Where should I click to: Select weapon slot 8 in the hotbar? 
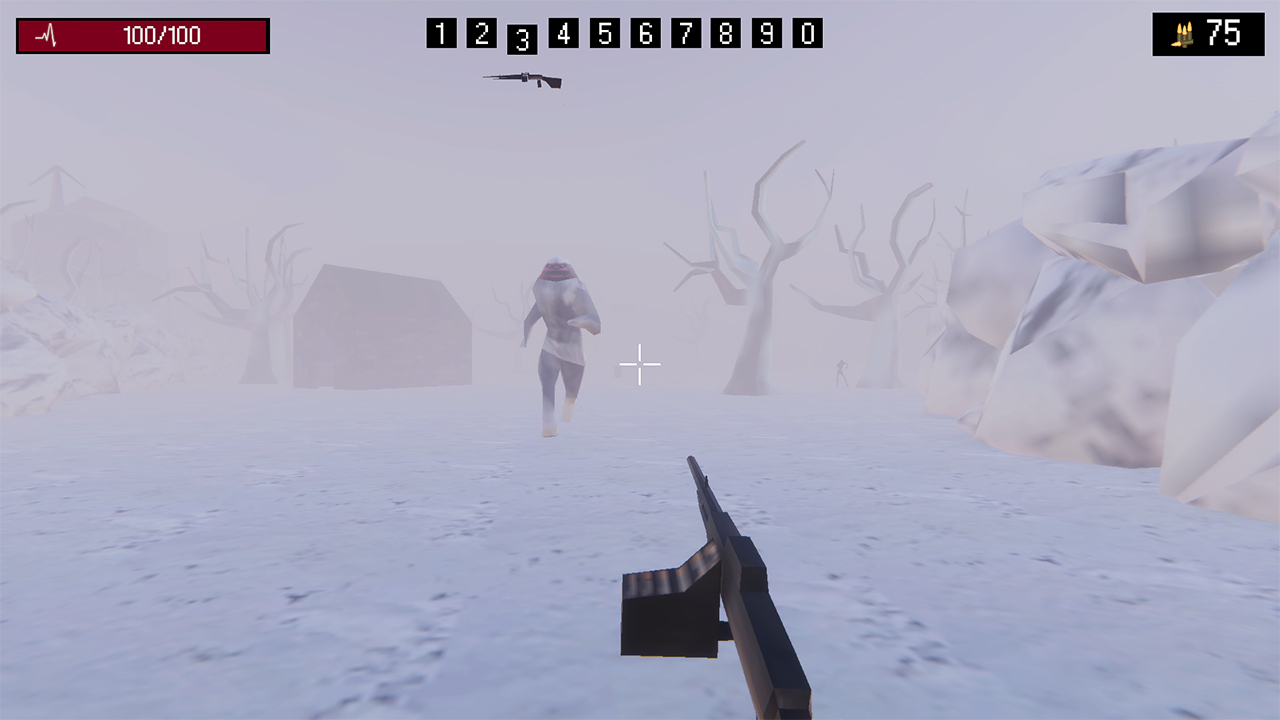coord(726,34)
